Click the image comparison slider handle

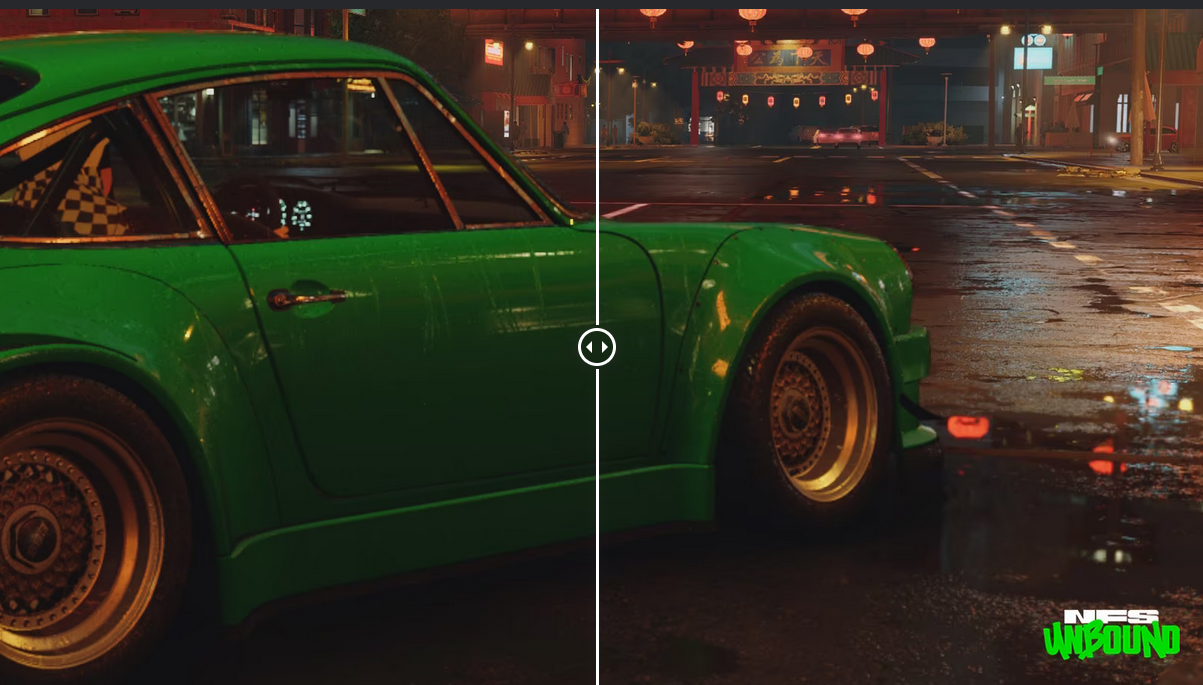coord(597,347)
